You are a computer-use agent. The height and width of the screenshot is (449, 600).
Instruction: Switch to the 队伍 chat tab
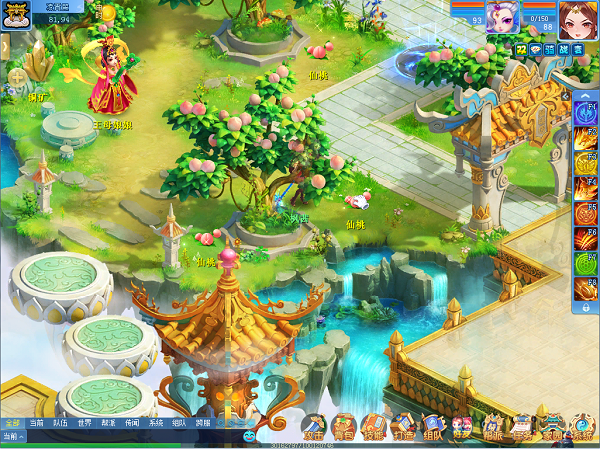[x=61, y=423]
